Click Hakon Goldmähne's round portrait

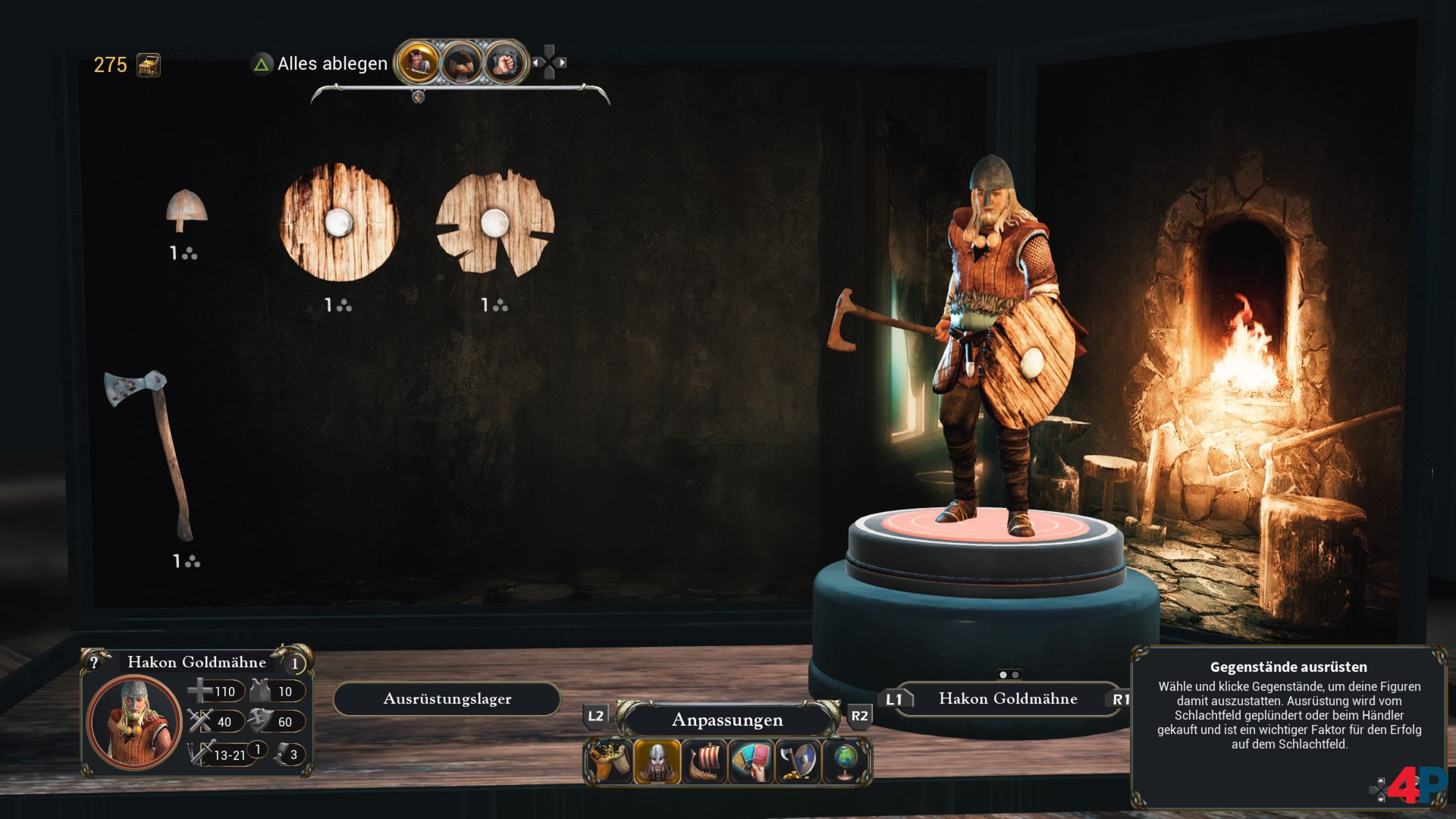(134, 721)
